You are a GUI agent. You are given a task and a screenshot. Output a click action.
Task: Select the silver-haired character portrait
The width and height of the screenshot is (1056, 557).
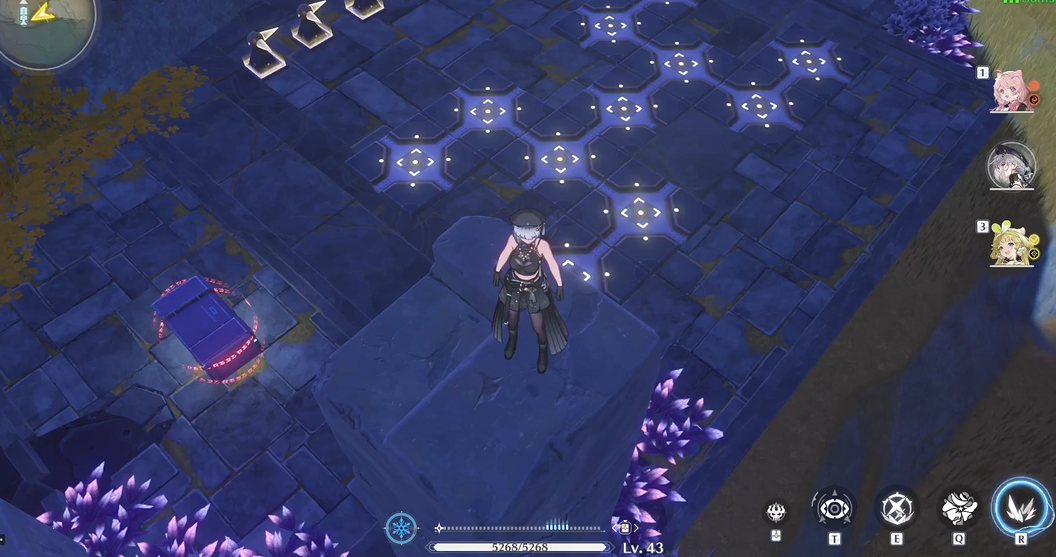point(1010,166)
